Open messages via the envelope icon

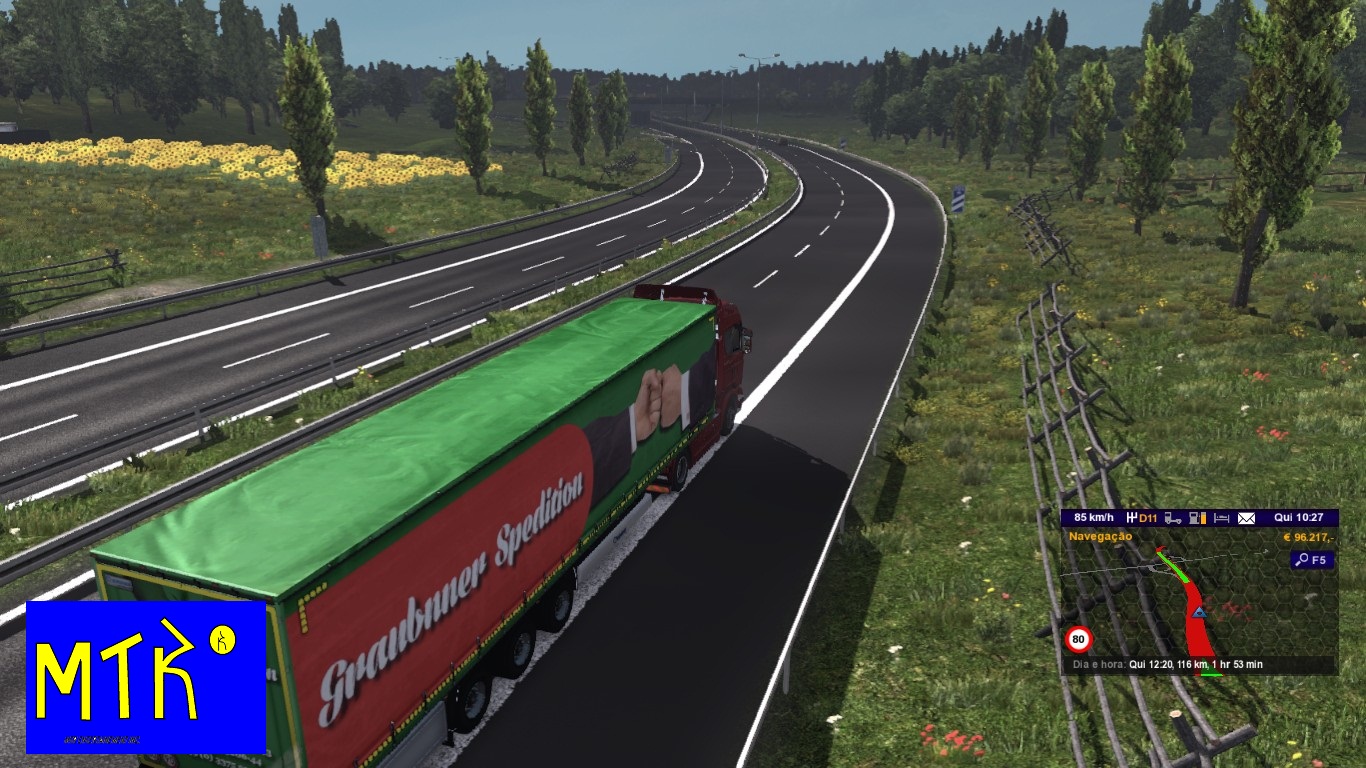pos(1247,519)
